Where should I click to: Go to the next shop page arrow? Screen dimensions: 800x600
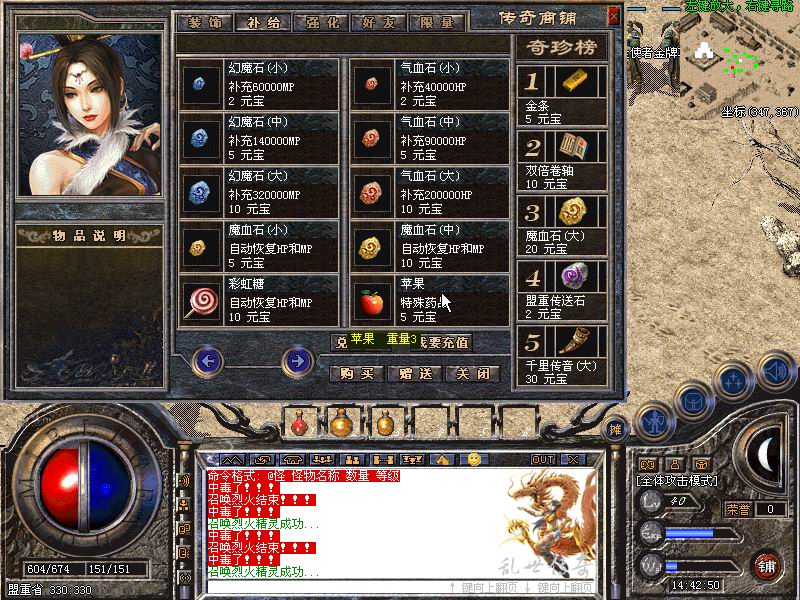pos(297,360)
